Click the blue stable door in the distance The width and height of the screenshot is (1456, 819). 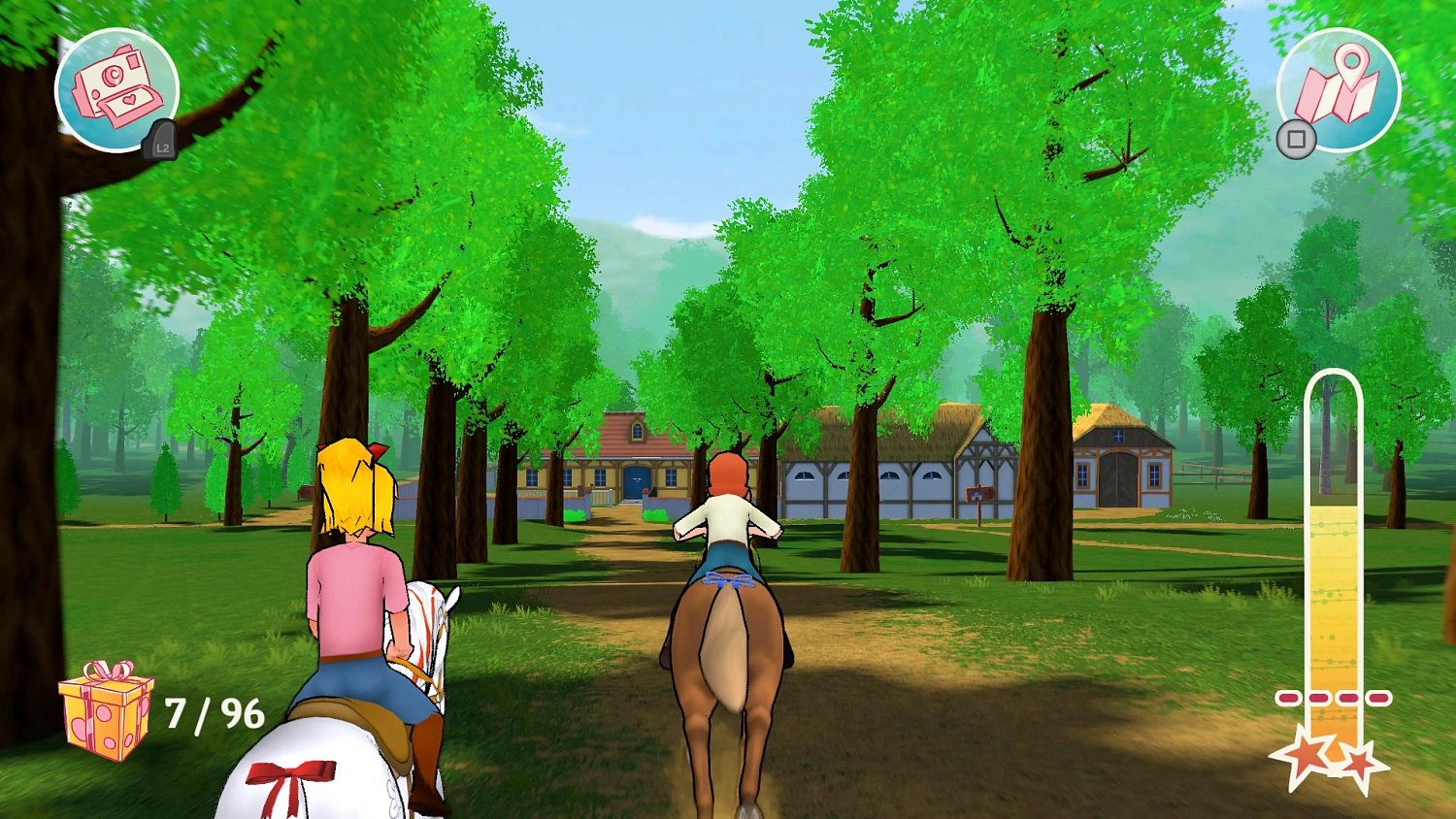636,482
